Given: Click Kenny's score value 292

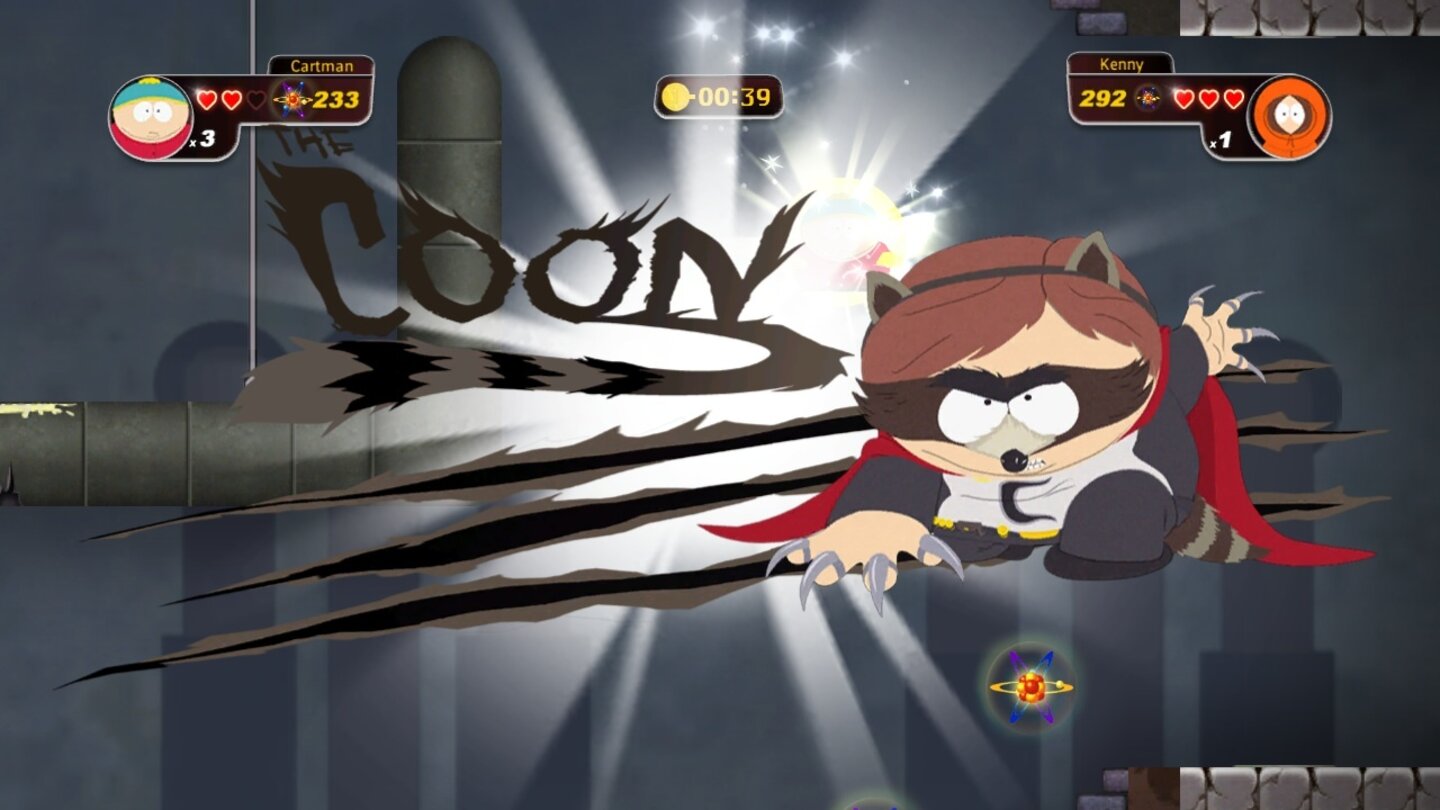Looking at the screenshot, I should pyautogui.click(x=1105, y=98).
